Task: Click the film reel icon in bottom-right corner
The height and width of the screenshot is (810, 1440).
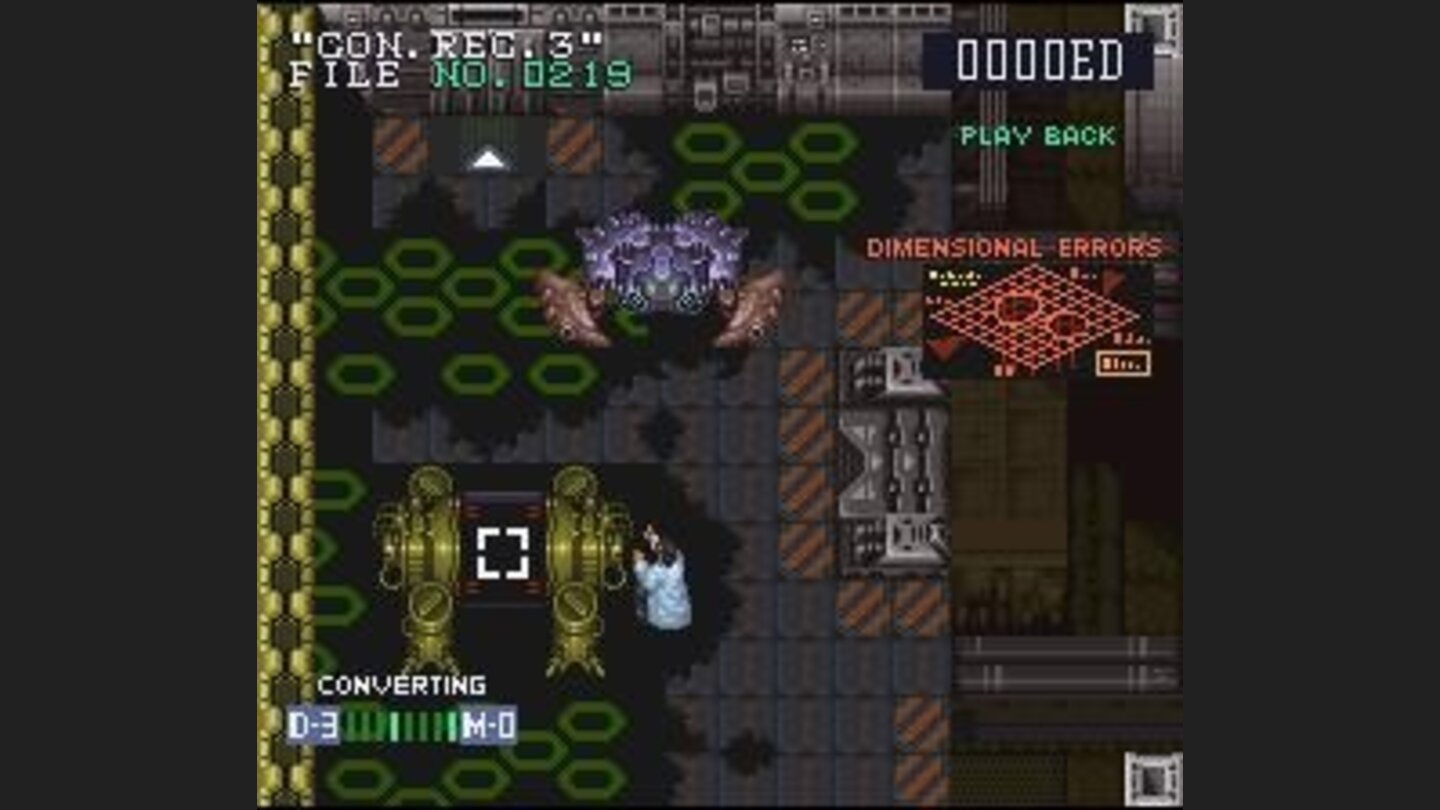Action: tap(1152, 780)
